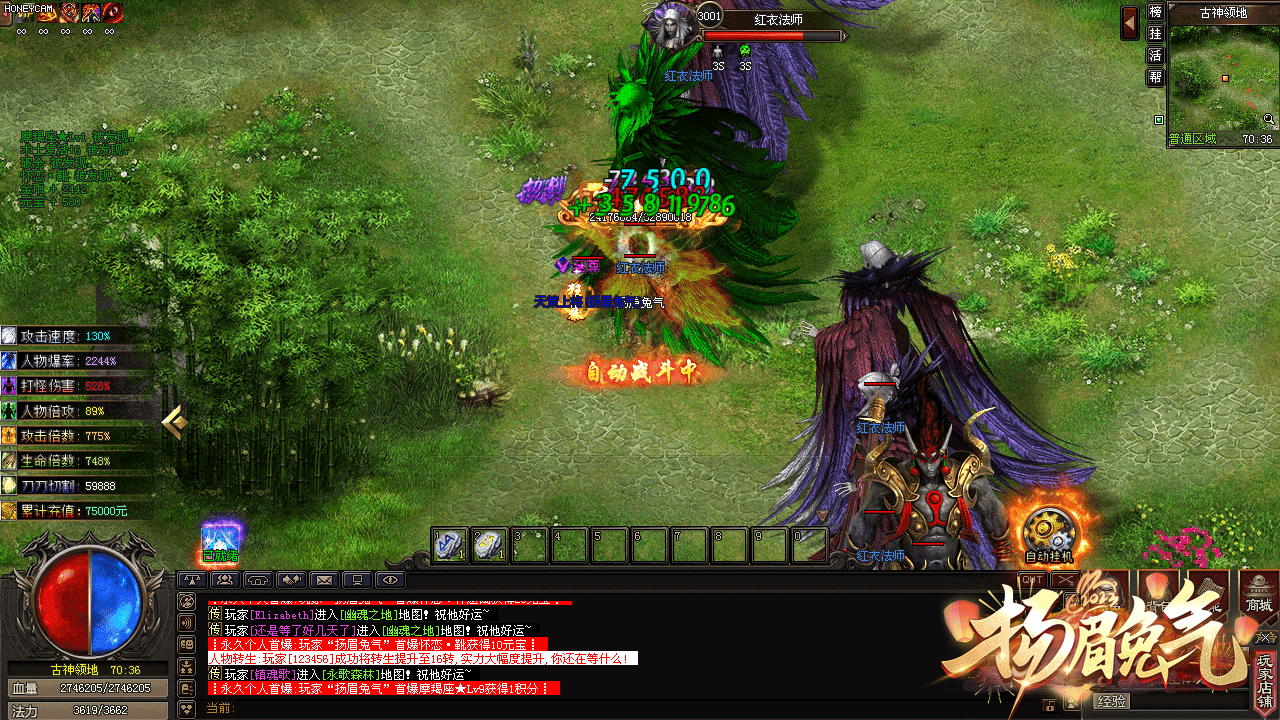Open the 帮 help button
The width and height of the screenshot is (1280, 720).
pos(1155,77)
